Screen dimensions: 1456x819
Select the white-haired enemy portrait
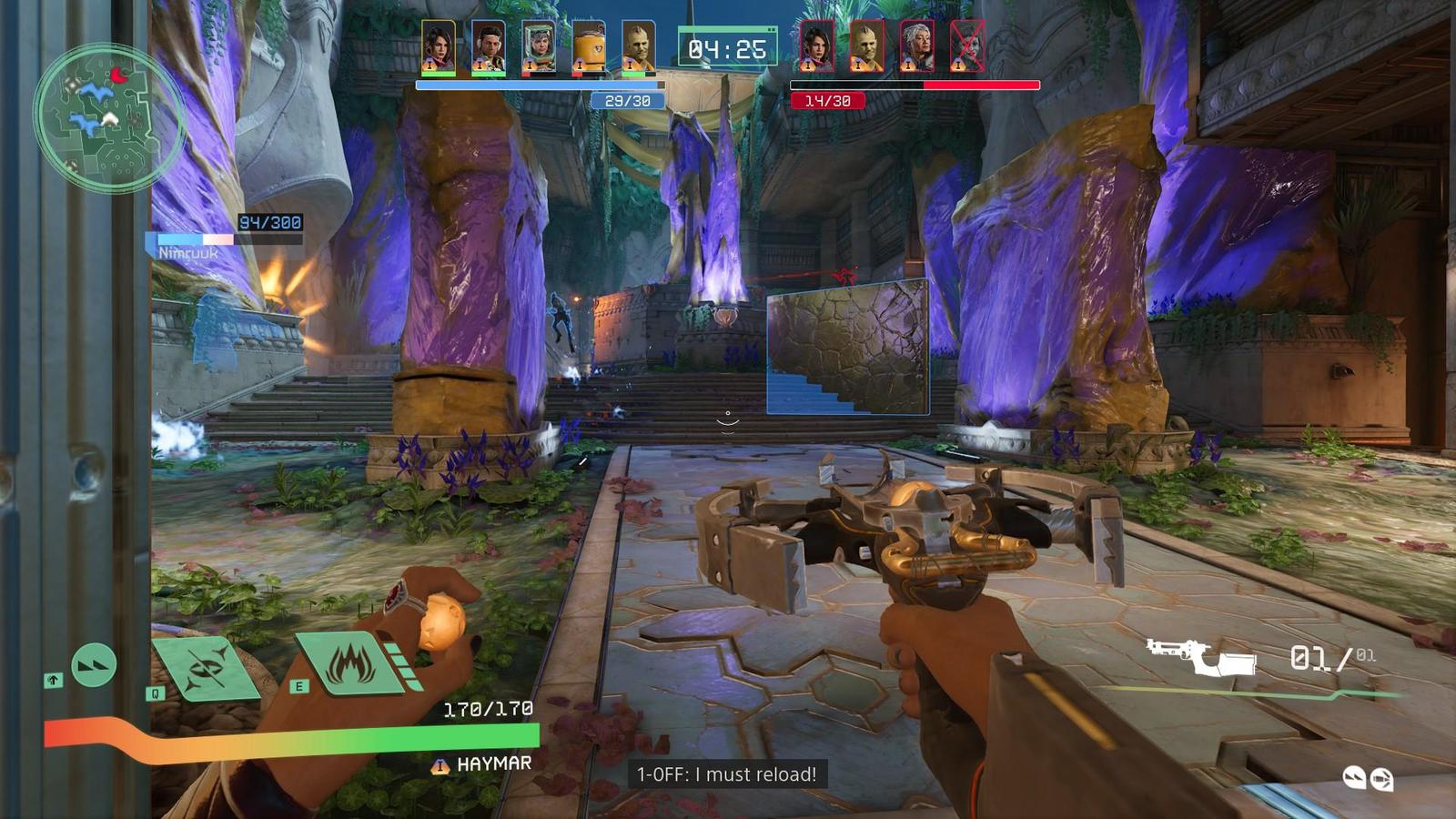coord(916,47)
